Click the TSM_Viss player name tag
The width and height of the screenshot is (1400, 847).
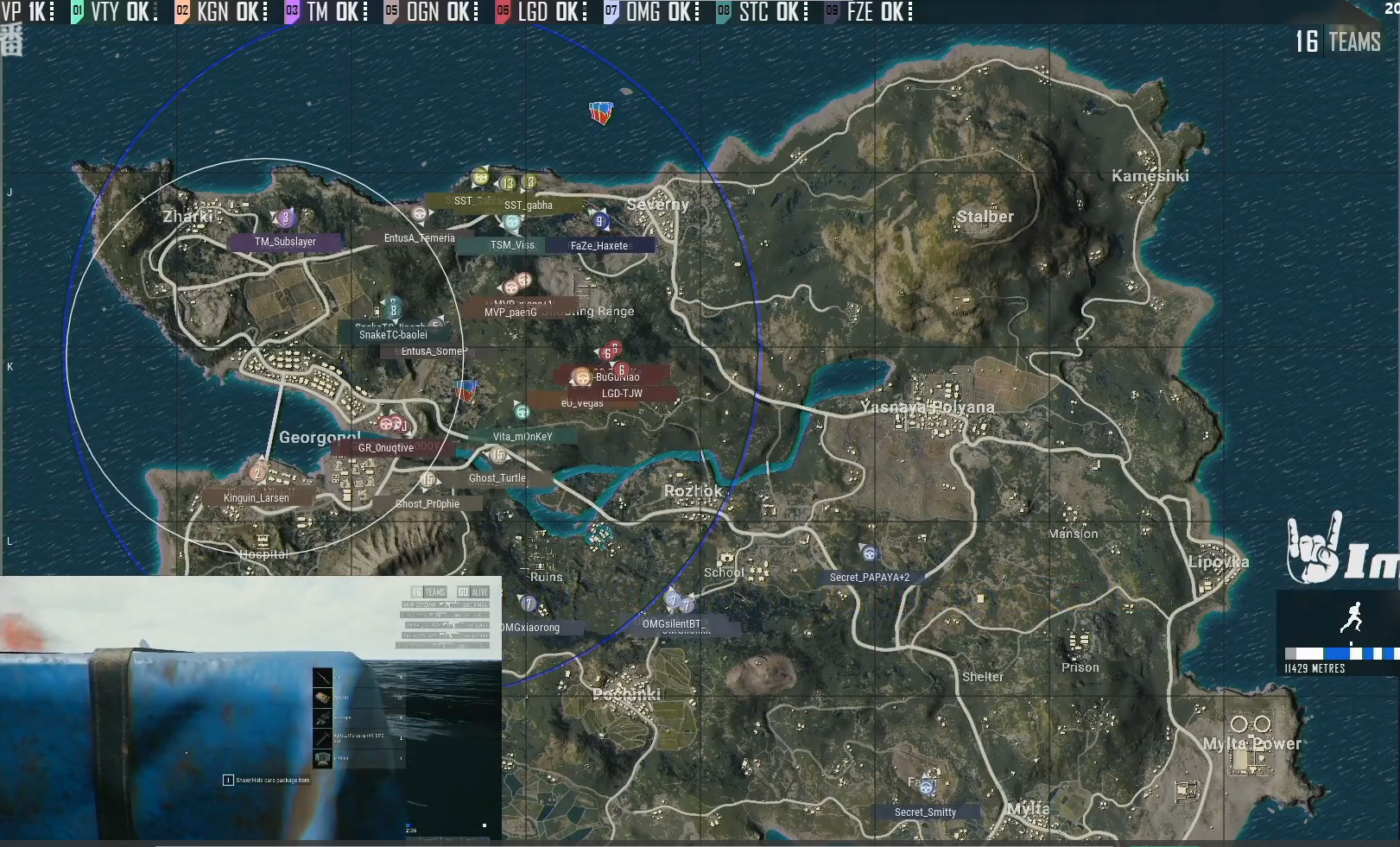[512, 245]
